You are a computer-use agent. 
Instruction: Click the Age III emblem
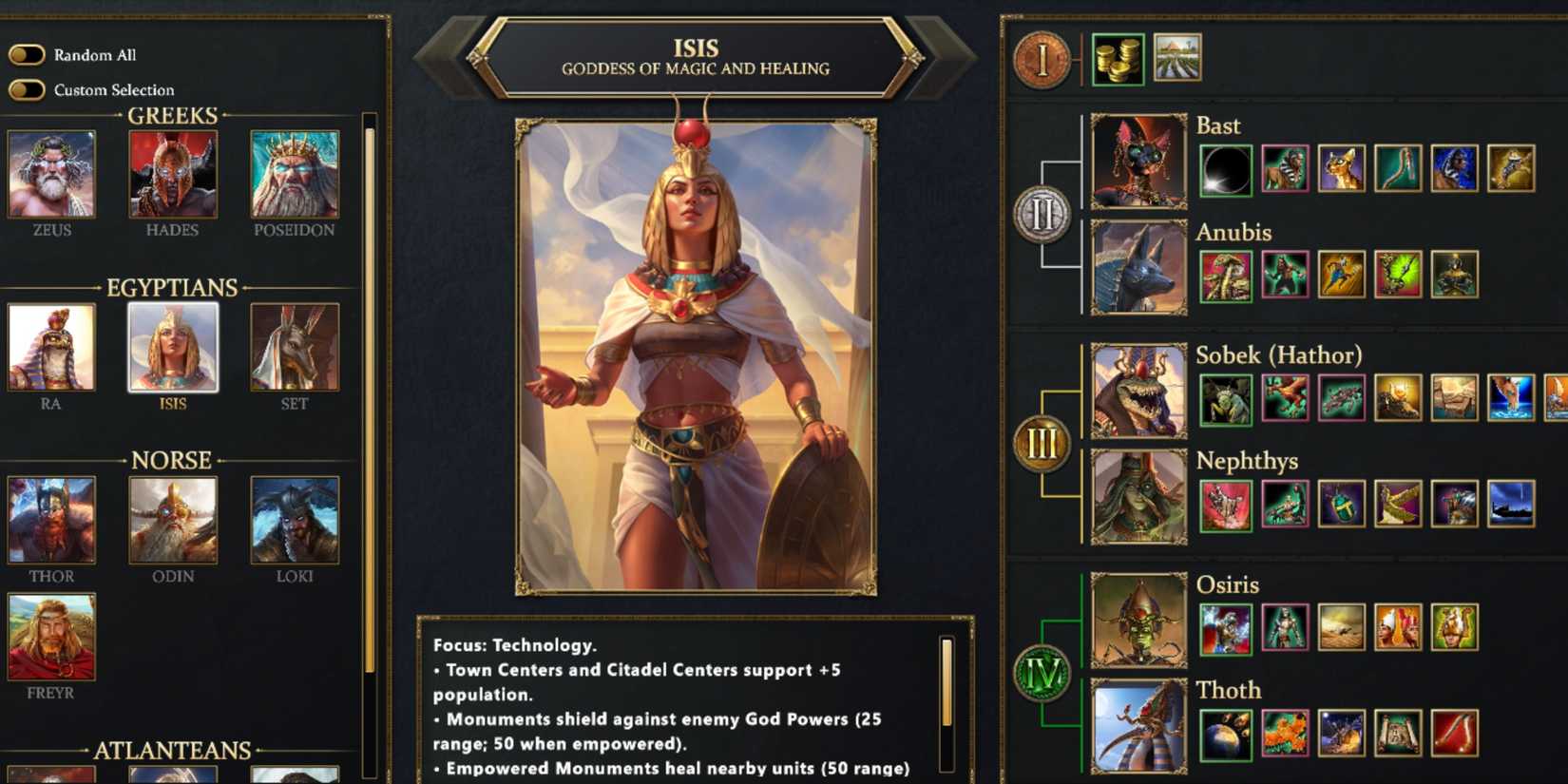pos(1042,442)
